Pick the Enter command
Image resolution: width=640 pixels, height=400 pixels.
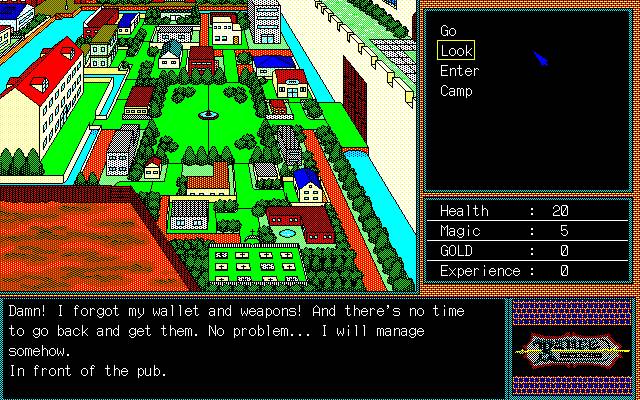tap(459, 71)
